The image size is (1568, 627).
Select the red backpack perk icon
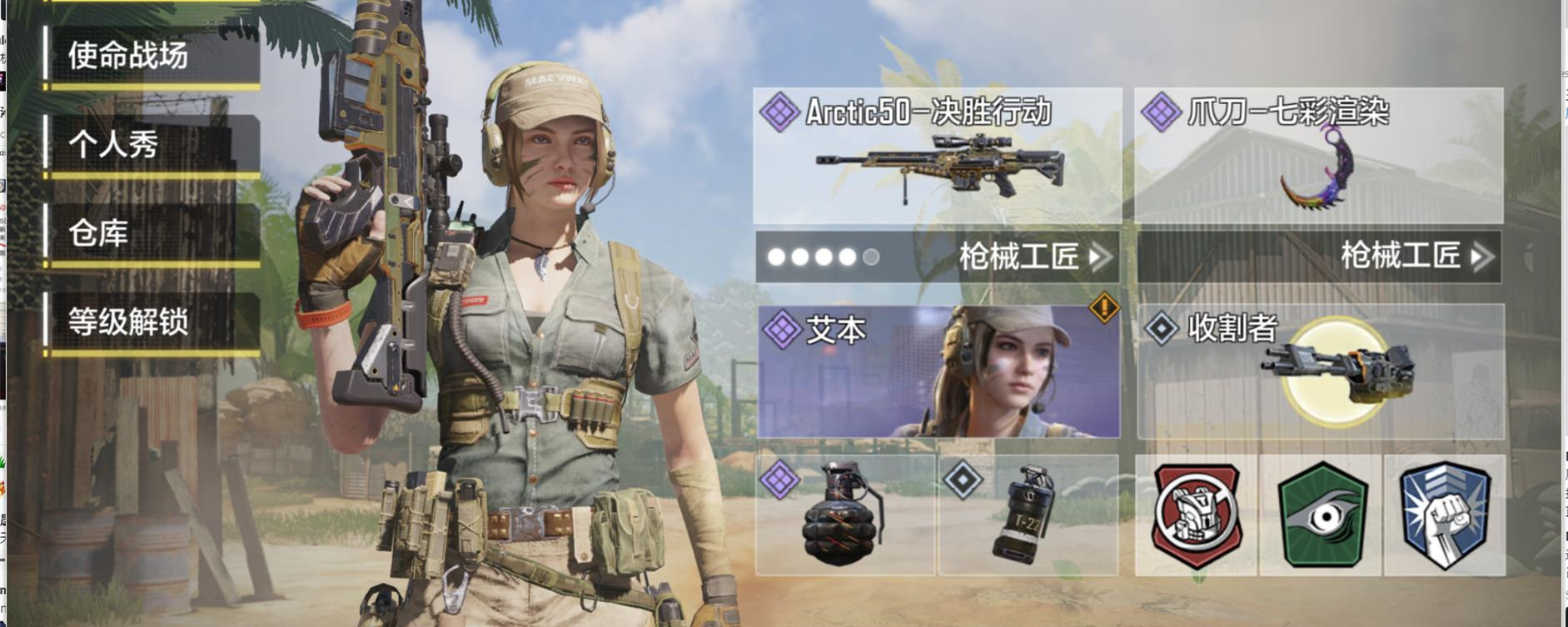[x=1196, y=515]
